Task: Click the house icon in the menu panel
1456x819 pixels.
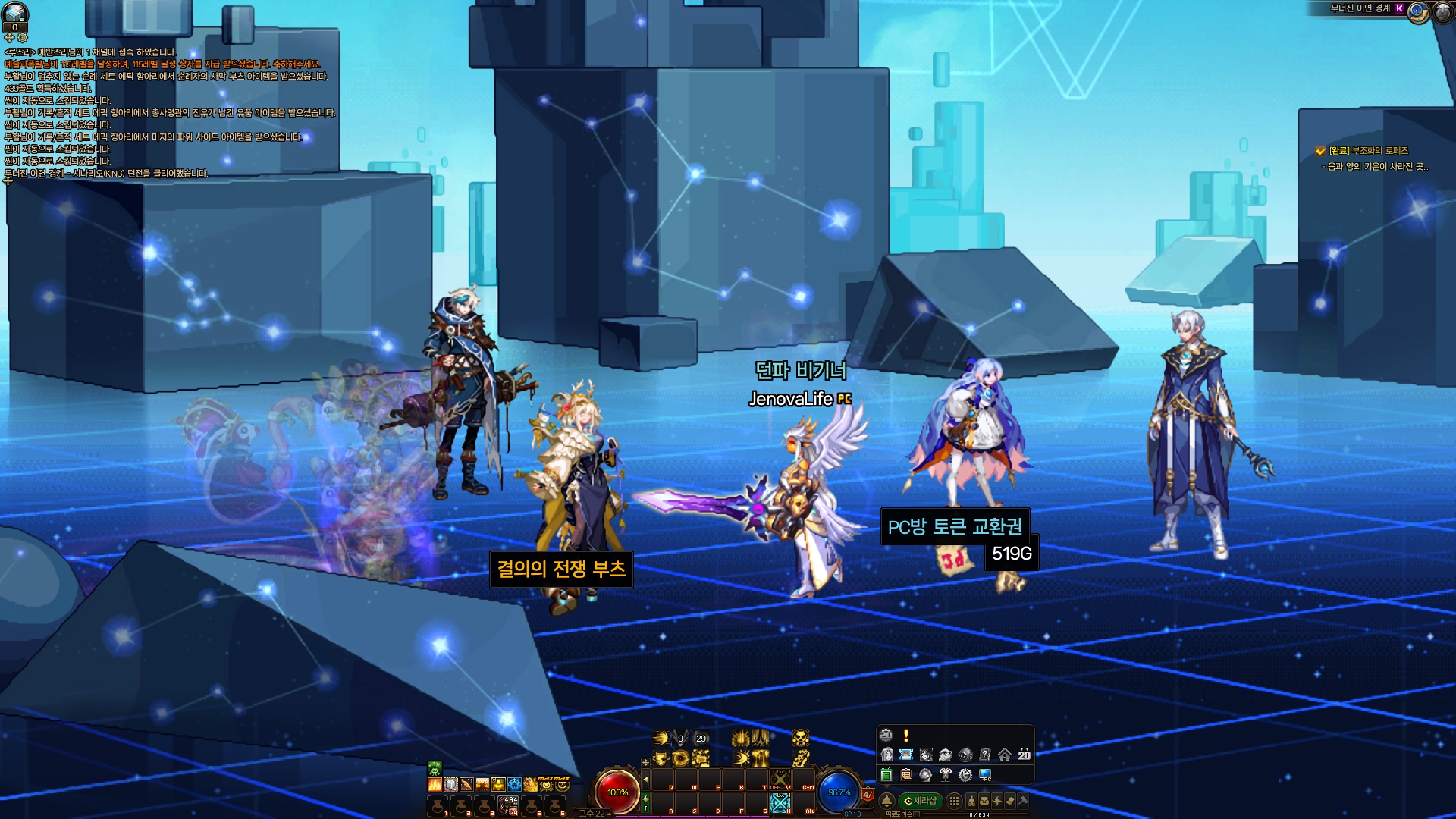Action: point(1005,755)
